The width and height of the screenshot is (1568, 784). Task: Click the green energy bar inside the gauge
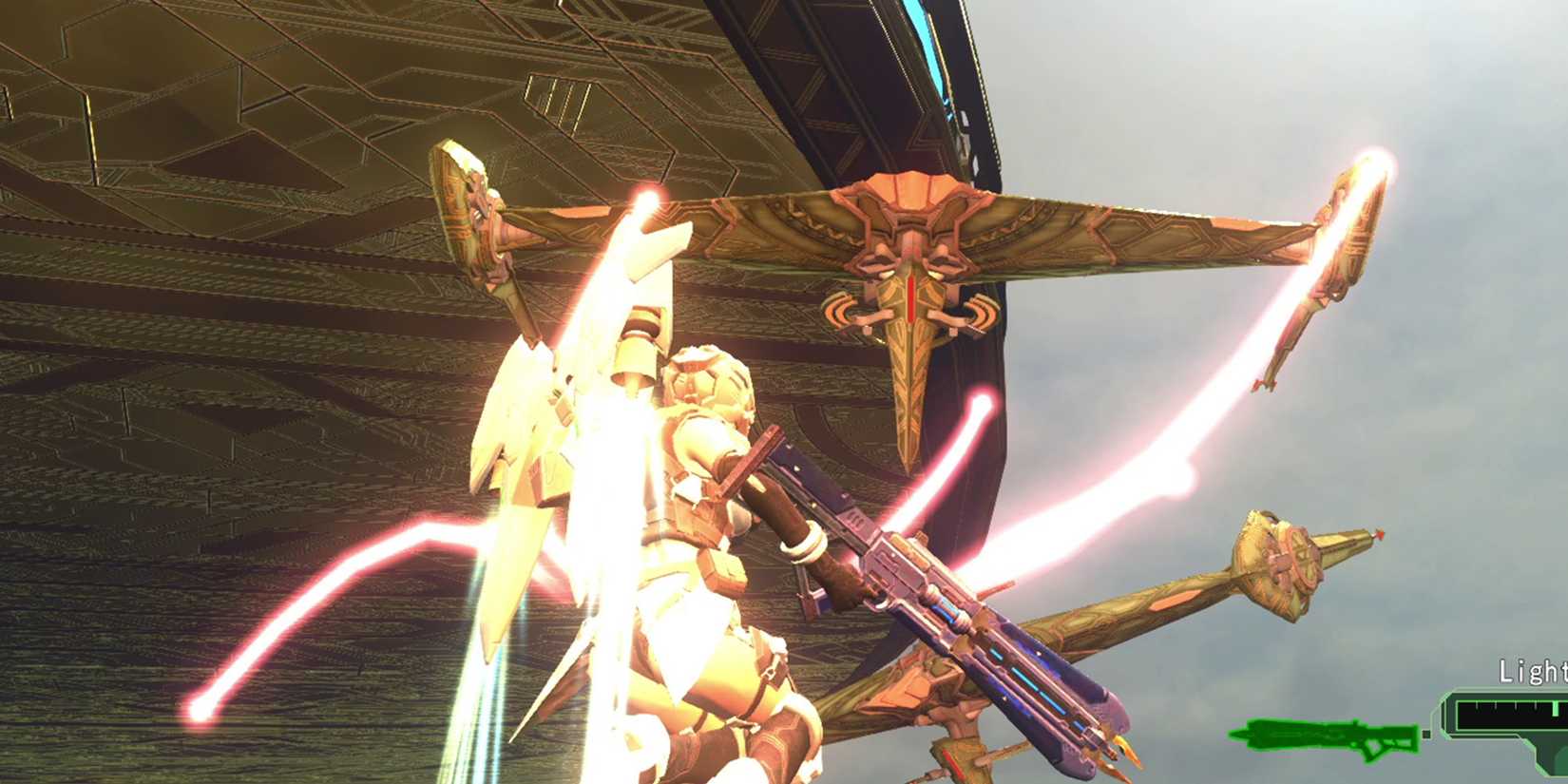[x=1555, y=710]
